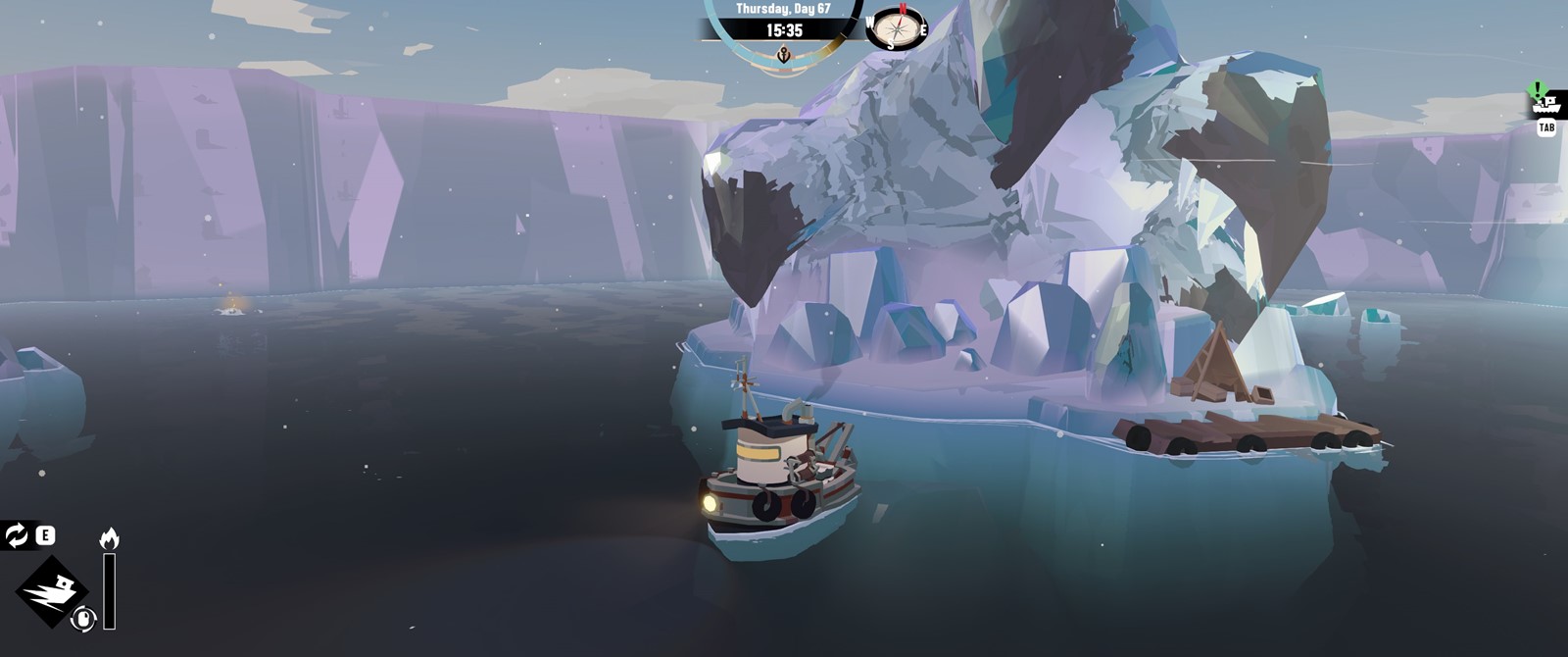Viewport: 1568px width, 657px height.
Task: Click the compass dial
Action: point(898,27)
